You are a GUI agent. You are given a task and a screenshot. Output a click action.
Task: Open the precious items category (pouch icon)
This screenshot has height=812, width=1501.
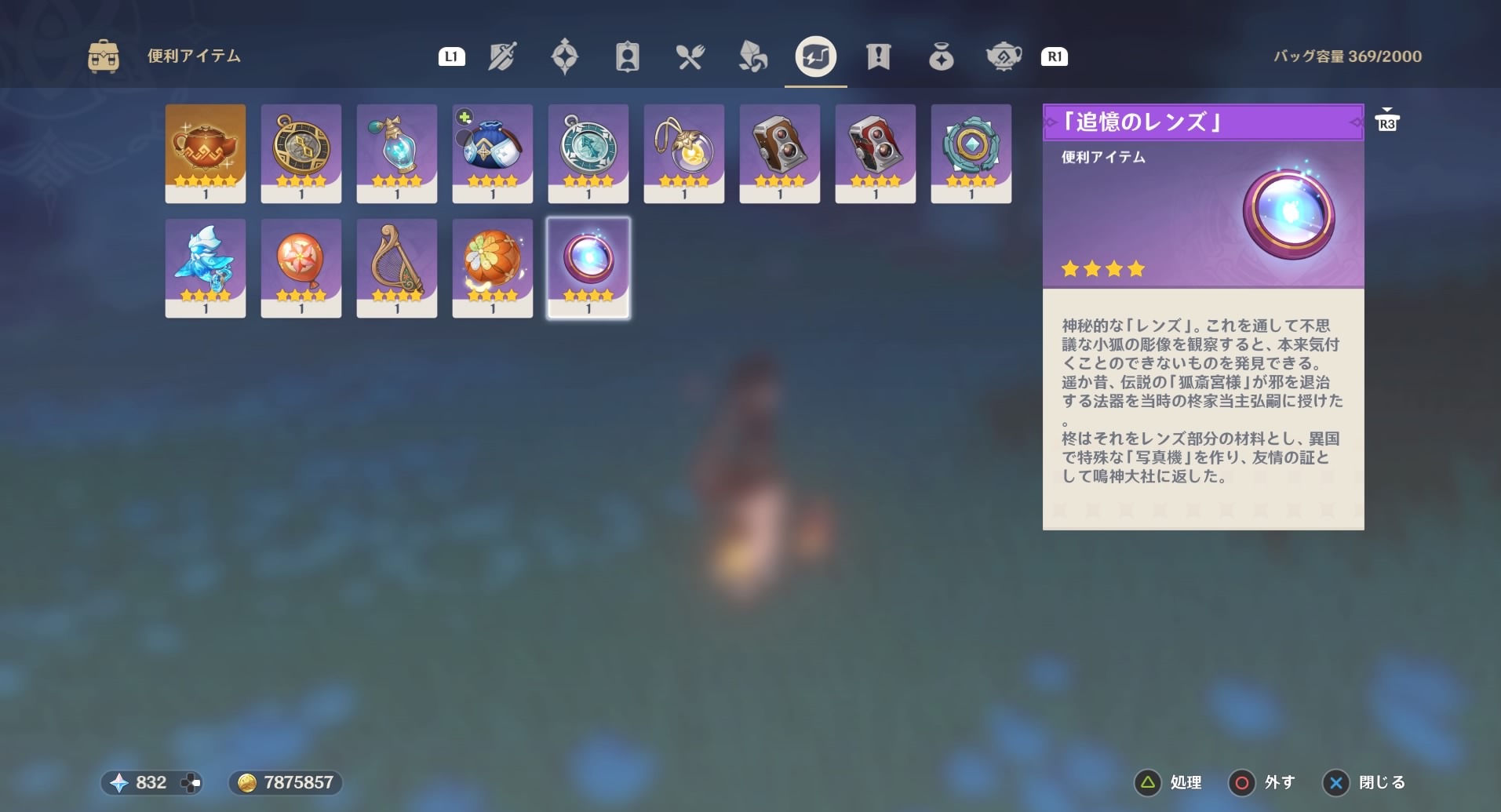[941, 56]
